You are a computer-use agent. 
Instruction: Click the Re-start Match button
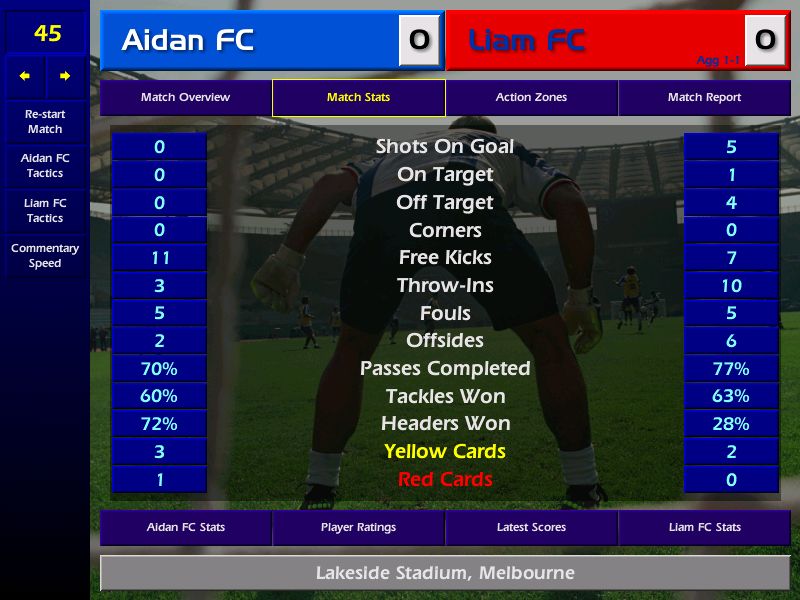(x=45, y=121)
